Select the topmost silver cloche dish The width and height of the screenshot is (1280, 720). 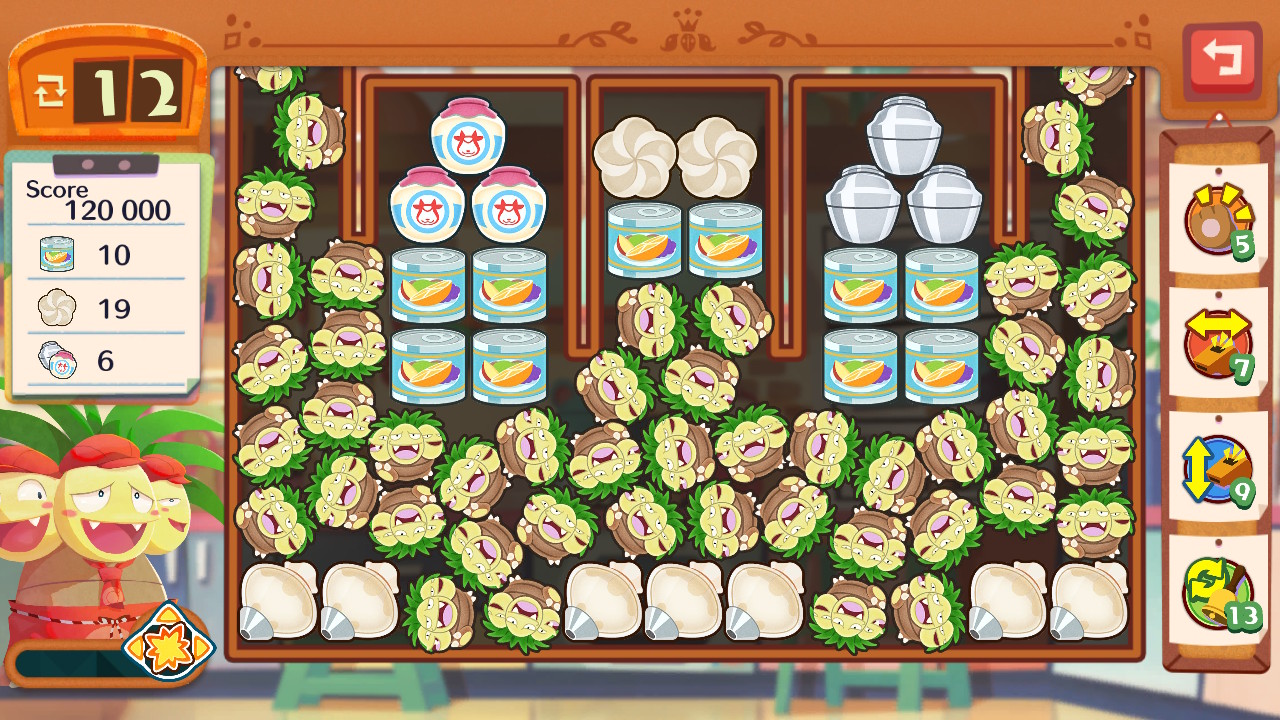pos(903,135)
